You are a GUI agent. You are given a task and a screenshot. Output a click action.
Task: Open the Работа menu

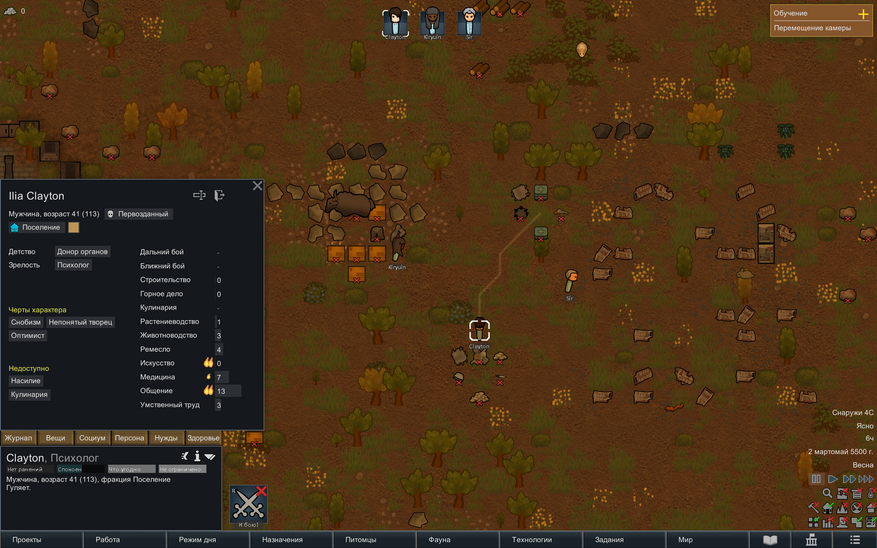pyautogui.click(x=108, y=540)
